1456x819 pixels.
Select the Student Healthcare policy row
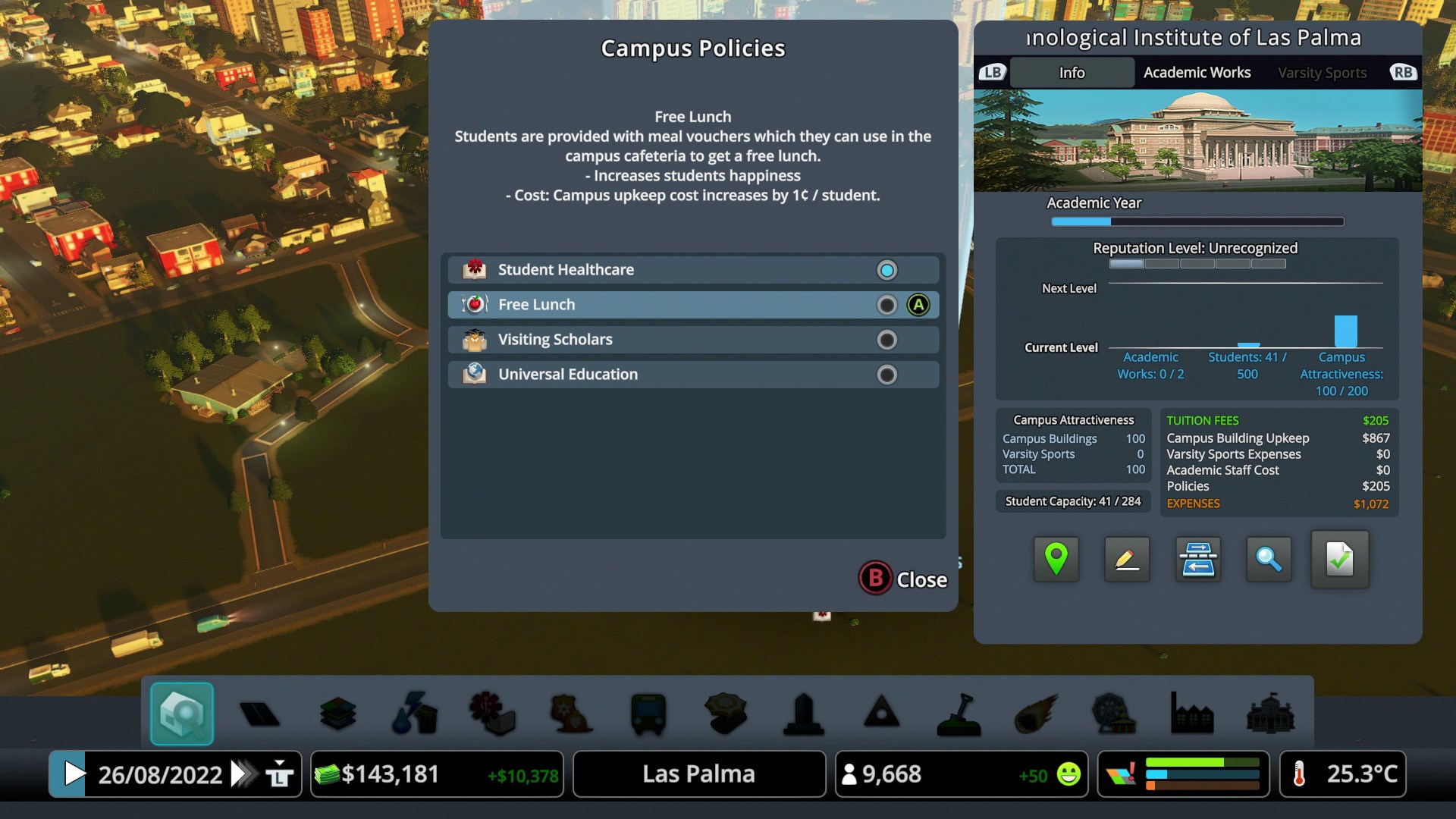point(692,270)
